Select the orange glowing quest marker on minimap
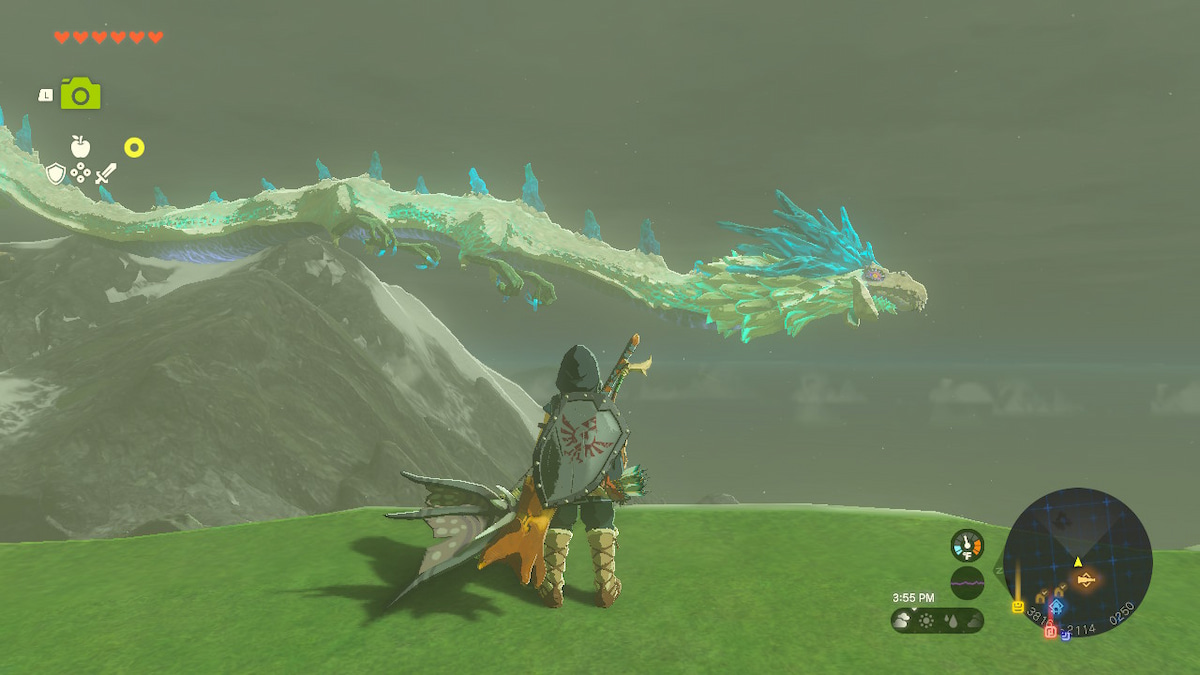The width and height of the screenshot is (1200, 675). point(1086,578)
